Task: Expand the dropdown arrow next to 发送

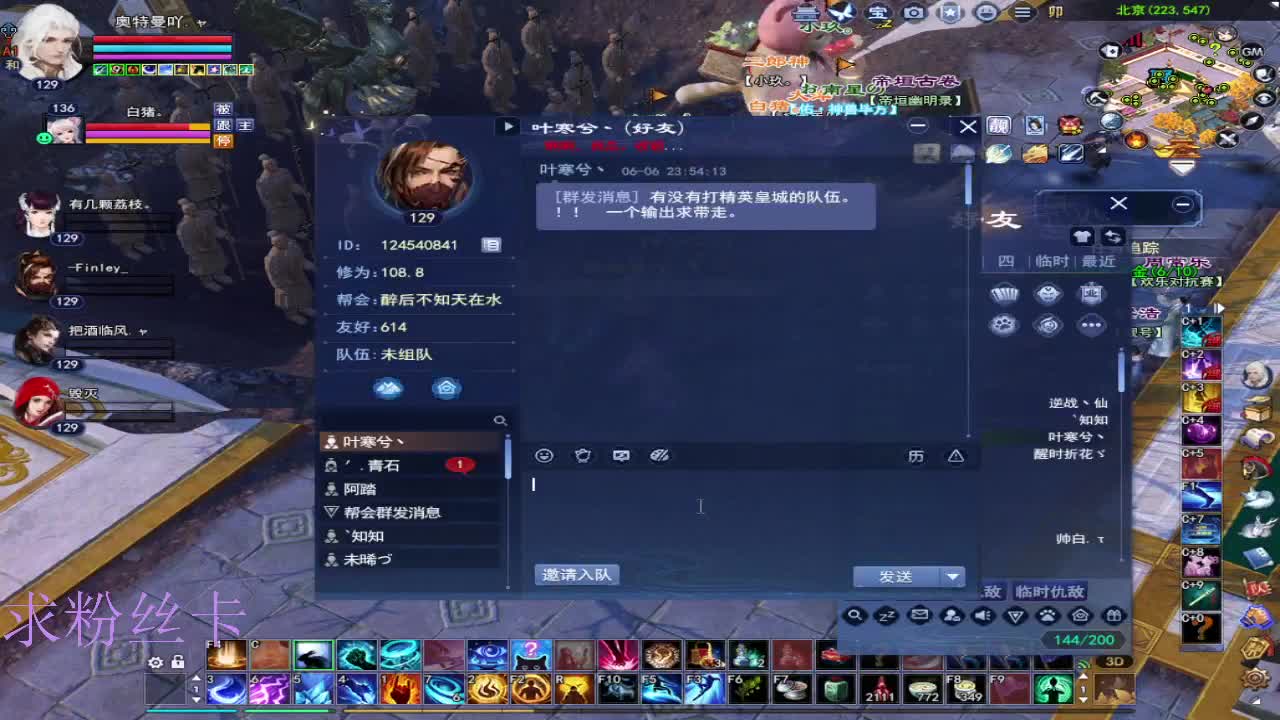Action: [x=953, y=575]
